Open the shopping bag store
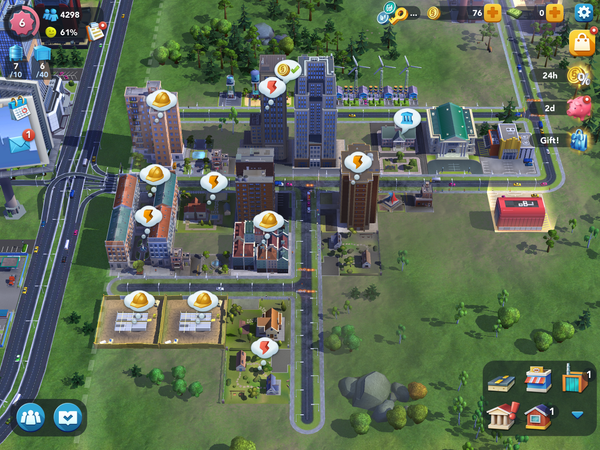Viewport: 600px width, 450px height. click(x=582, y=42)
